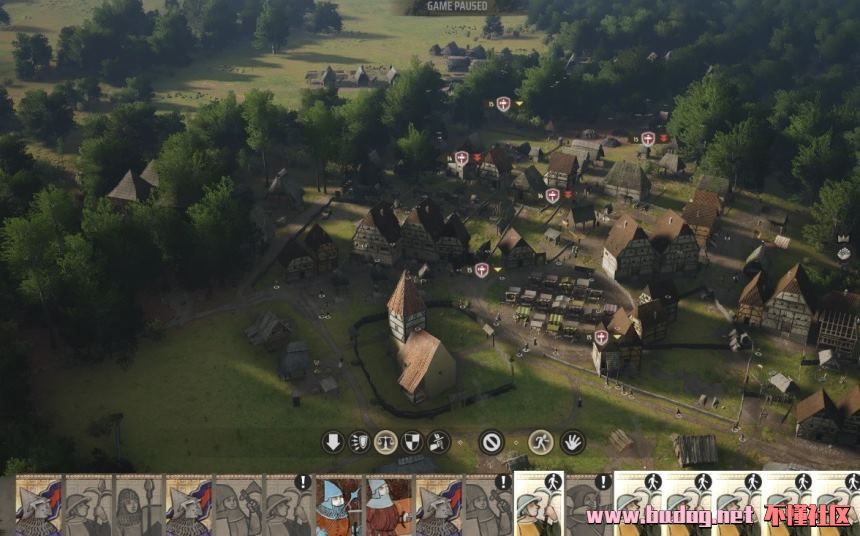Pick the red-tunic soldier unit card

[x=388, y=505]
